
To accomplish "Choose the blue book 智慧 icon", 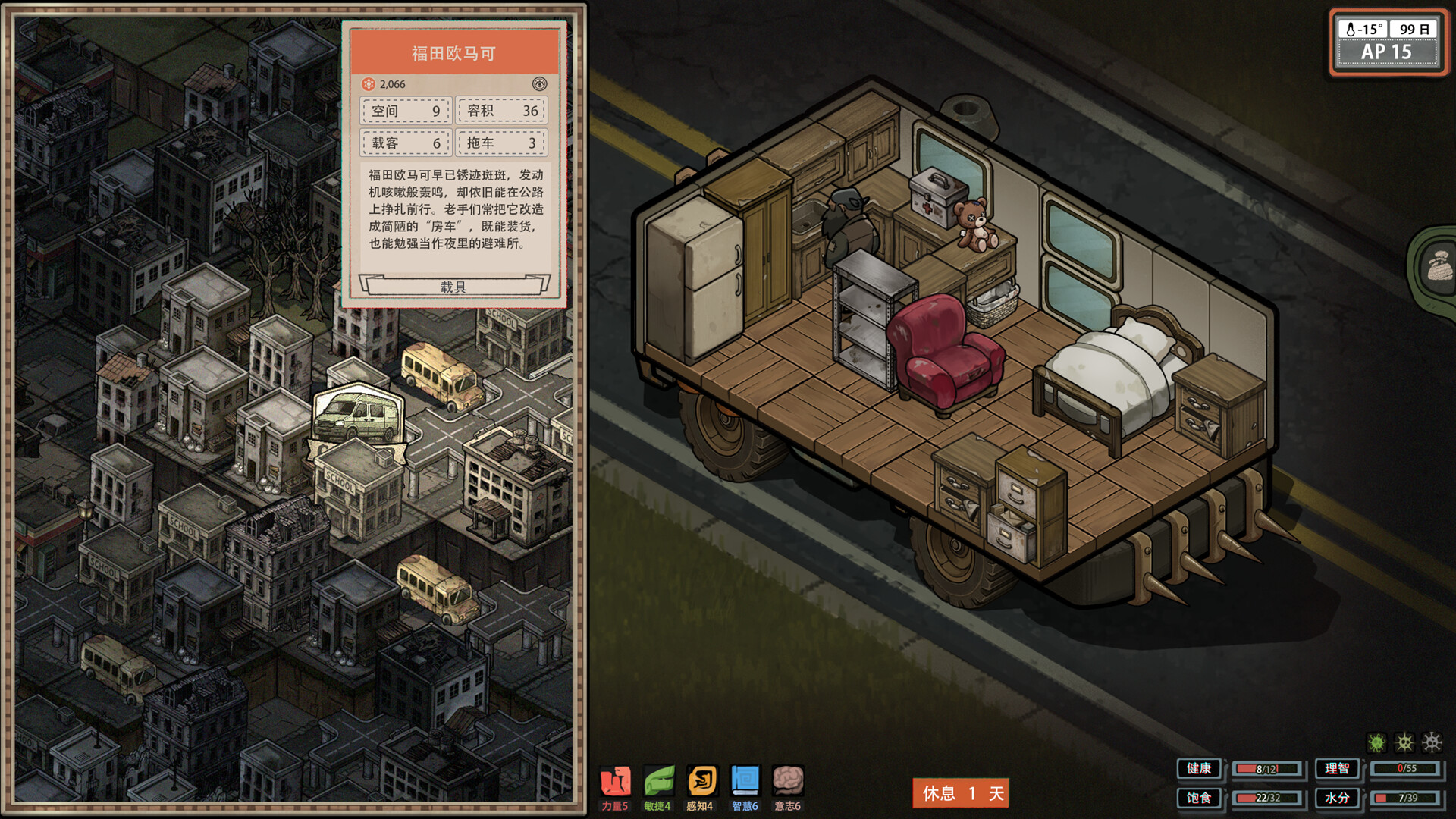I will [745, 781].
